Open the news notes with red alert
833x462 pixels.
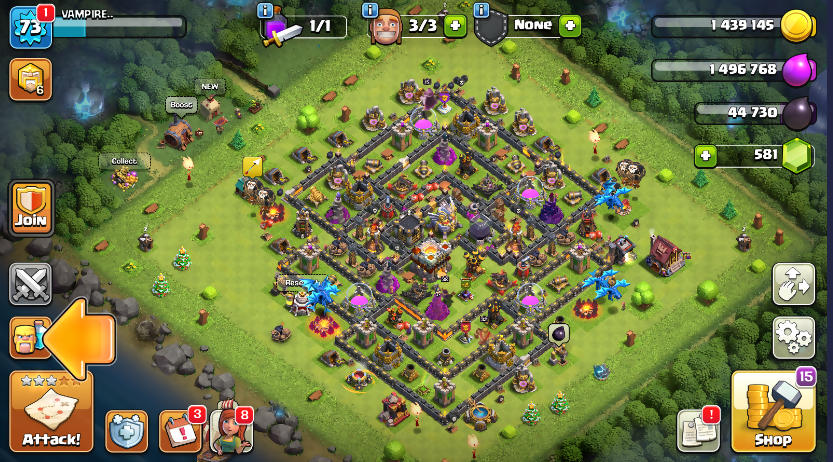pos(698,430)
